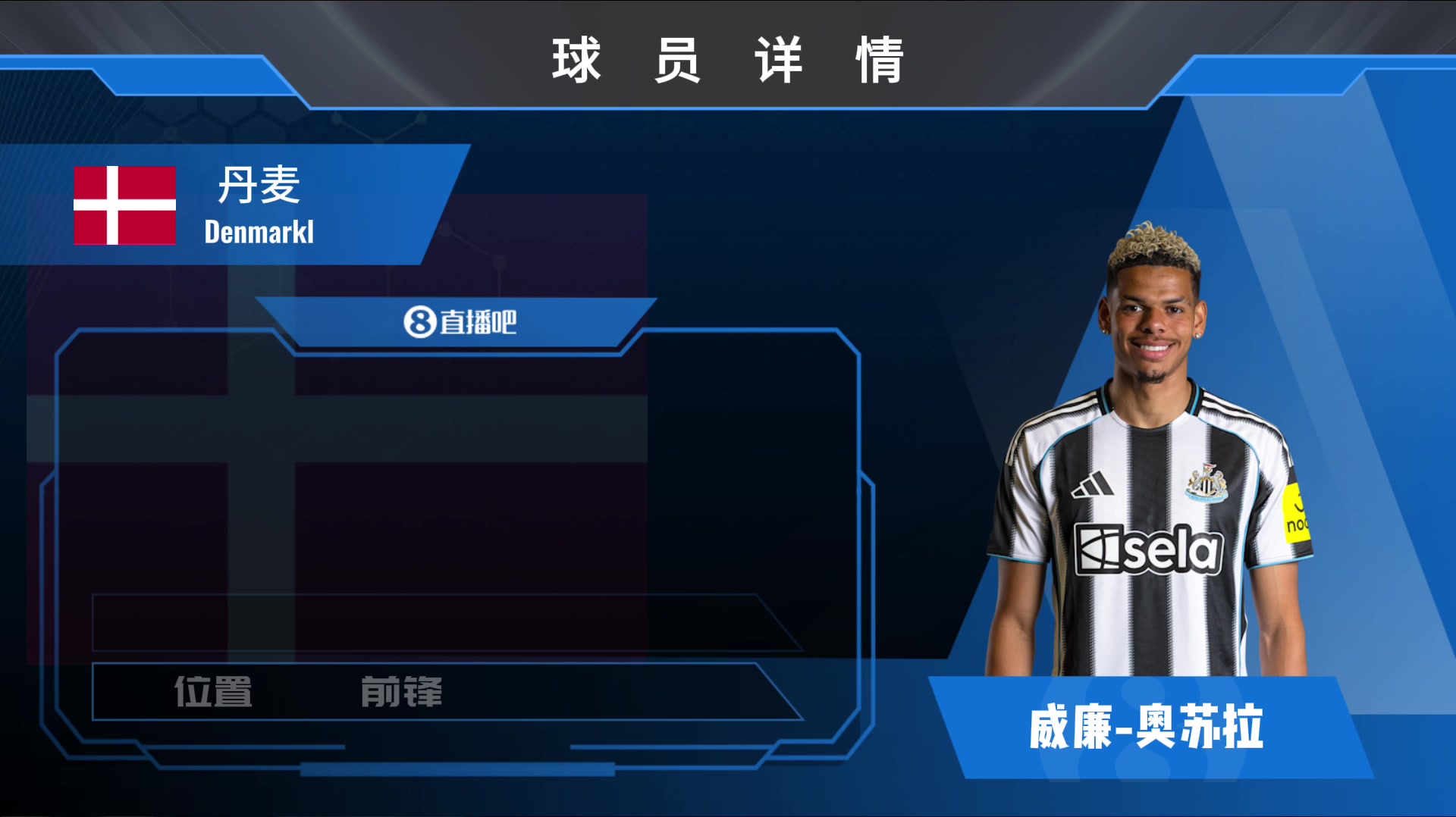Viewport: 1456px width, 817px height.
Task: Click the Denmark flag icon
Action: (124, 205)
